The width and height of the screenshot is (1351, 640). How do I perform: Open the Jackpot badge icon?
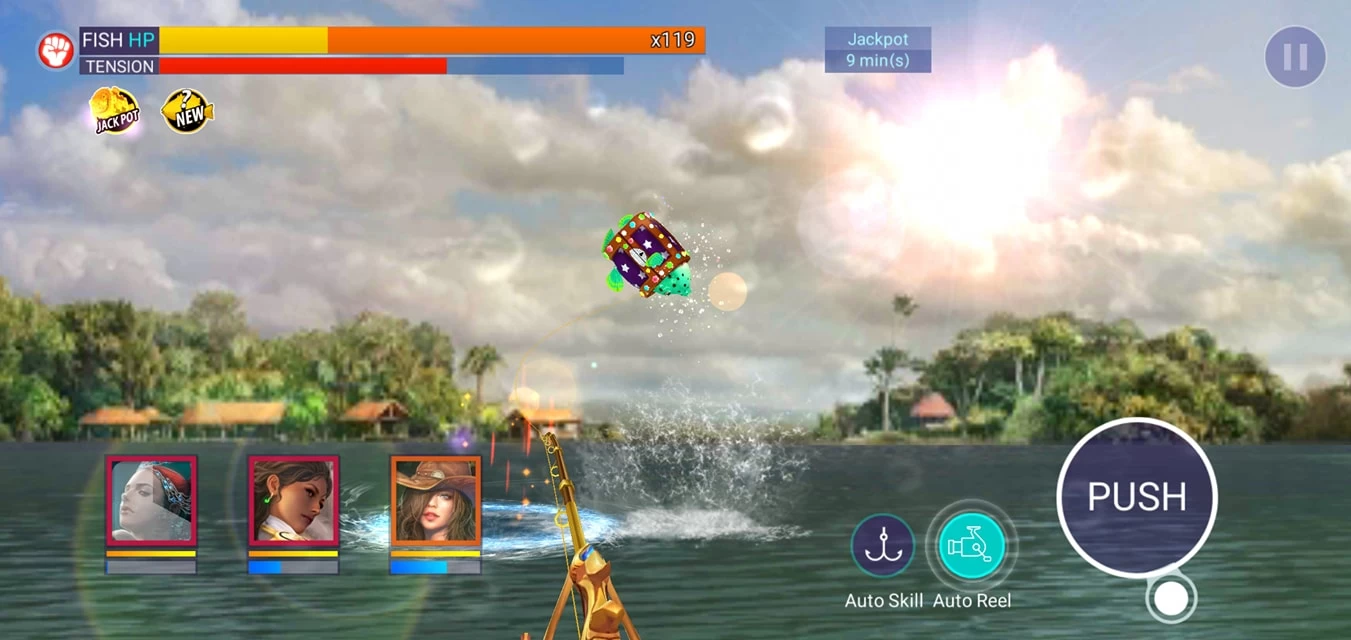coord(114,111)
